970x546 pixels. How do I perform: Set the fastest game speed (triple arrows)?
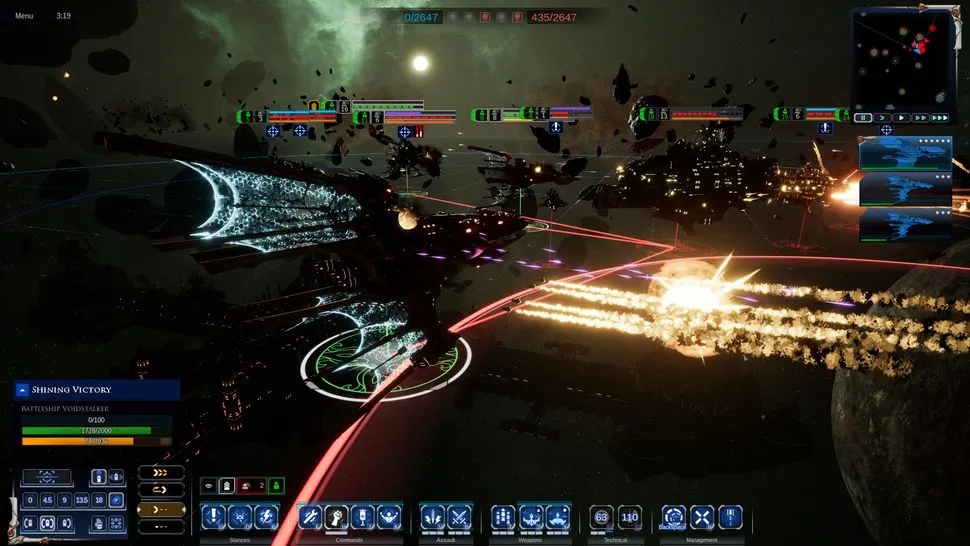[x=939, y=118]
